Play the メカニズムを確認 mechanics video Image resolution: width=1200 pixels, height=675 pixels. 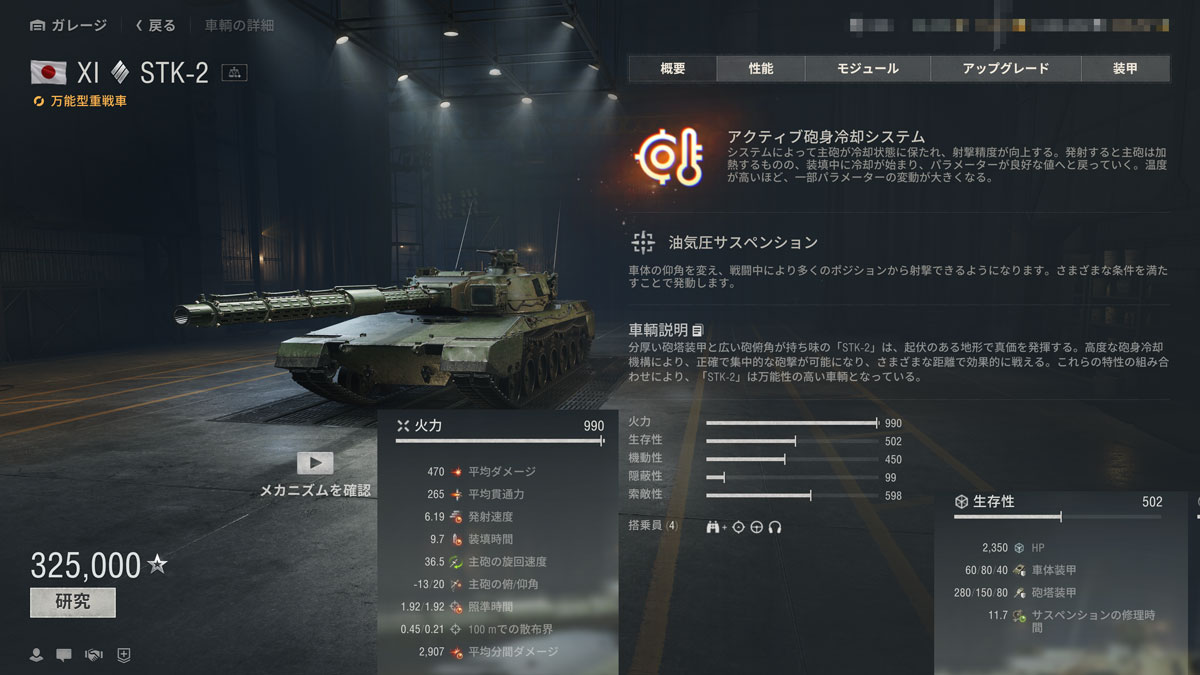pos(315,463)
